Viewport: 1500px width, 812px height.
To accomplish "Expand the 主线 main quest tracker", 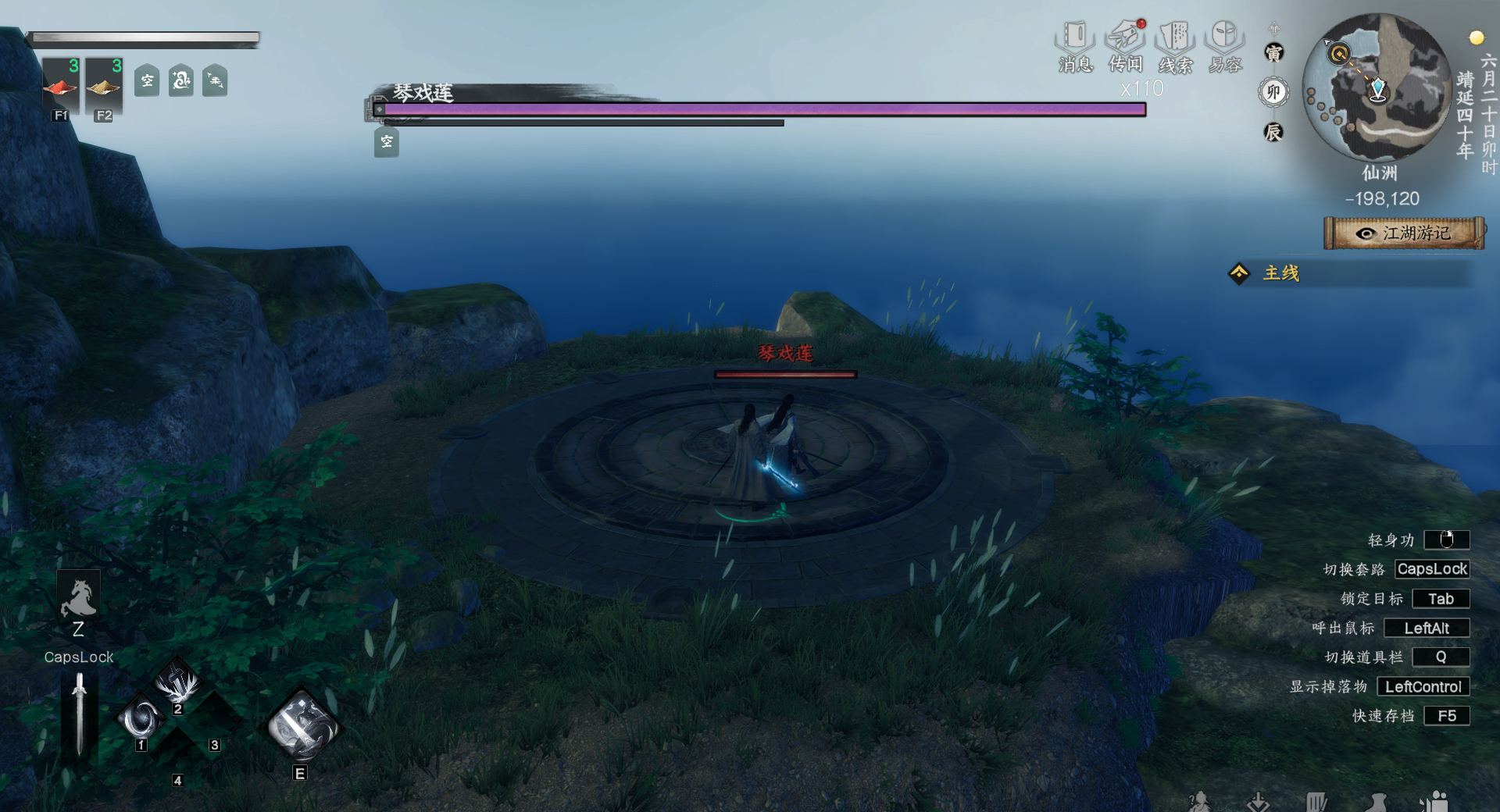I will tap(1281, 273).
